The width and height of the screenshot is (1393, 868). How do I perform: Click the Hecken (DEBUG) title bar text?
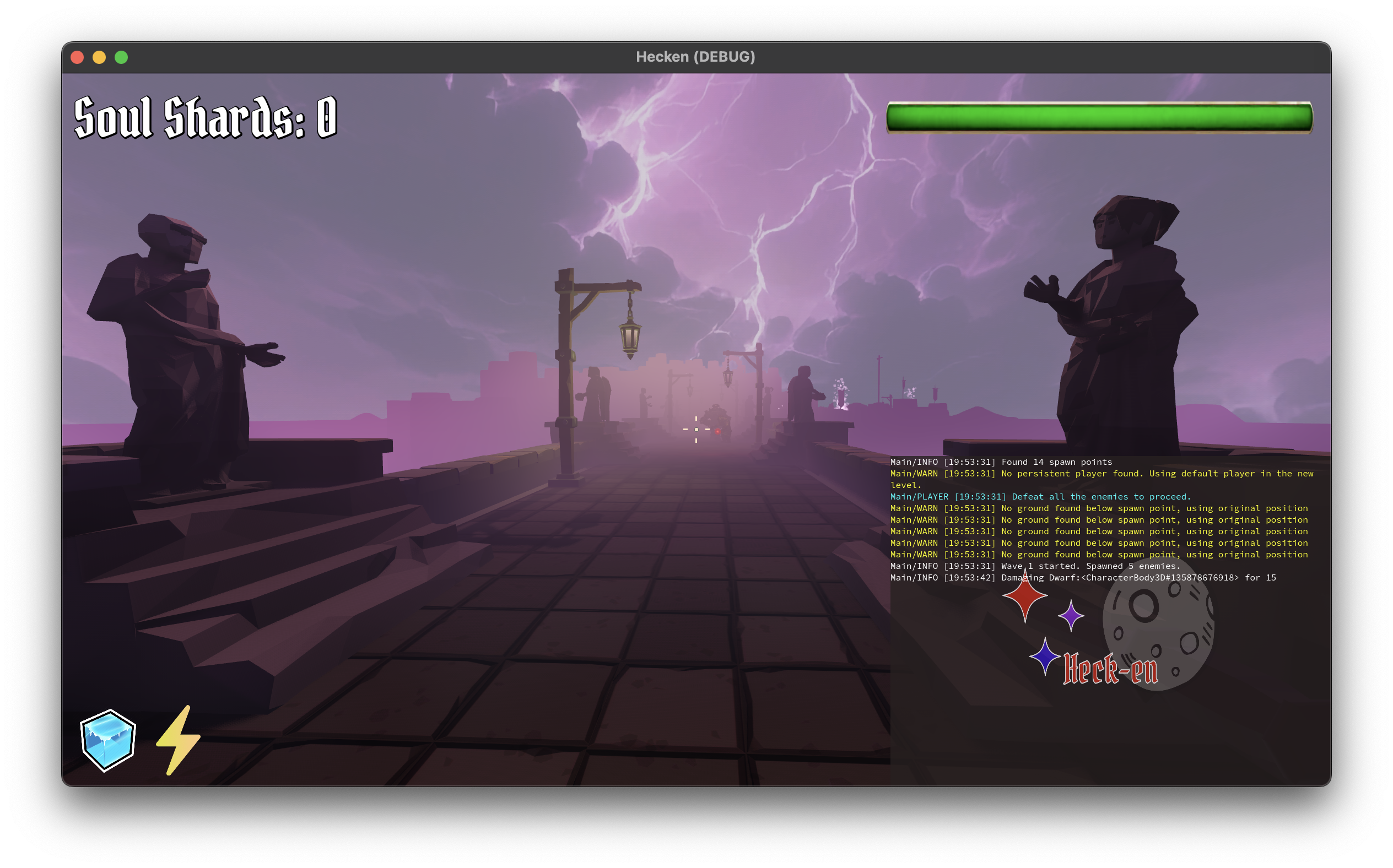click(x=696, y=56)
